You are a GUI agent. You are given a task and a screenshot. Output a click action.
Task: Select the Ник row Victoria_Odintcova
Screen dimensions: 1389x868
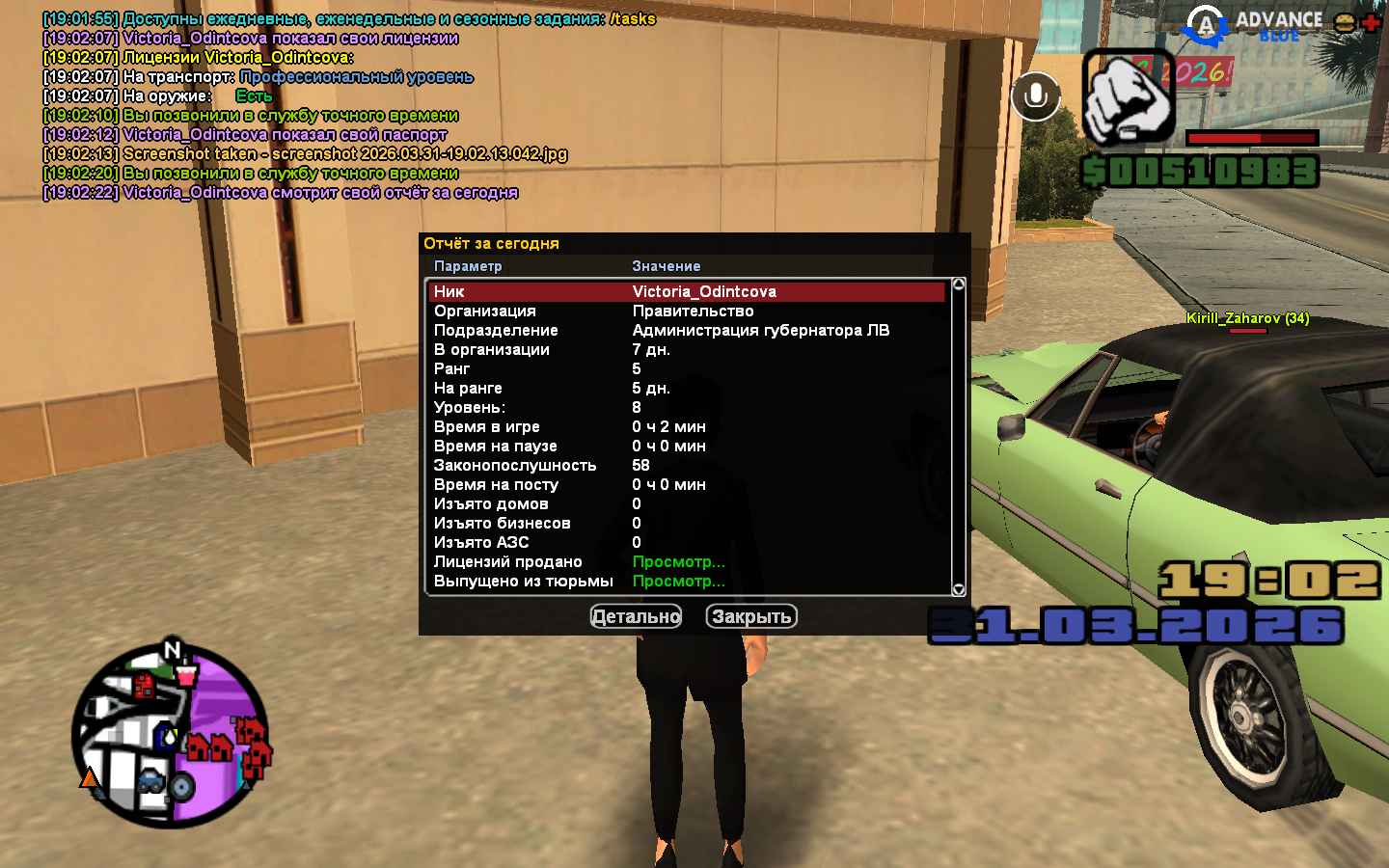coord(687,291)
